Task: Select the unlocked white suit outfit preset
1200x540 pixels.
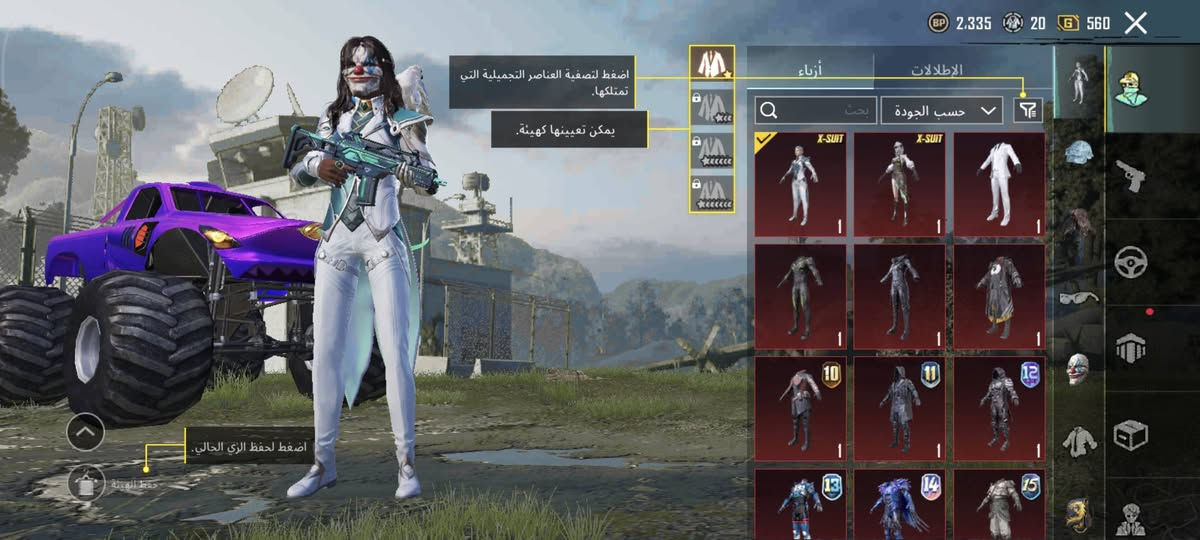Action: coord(711,65)
